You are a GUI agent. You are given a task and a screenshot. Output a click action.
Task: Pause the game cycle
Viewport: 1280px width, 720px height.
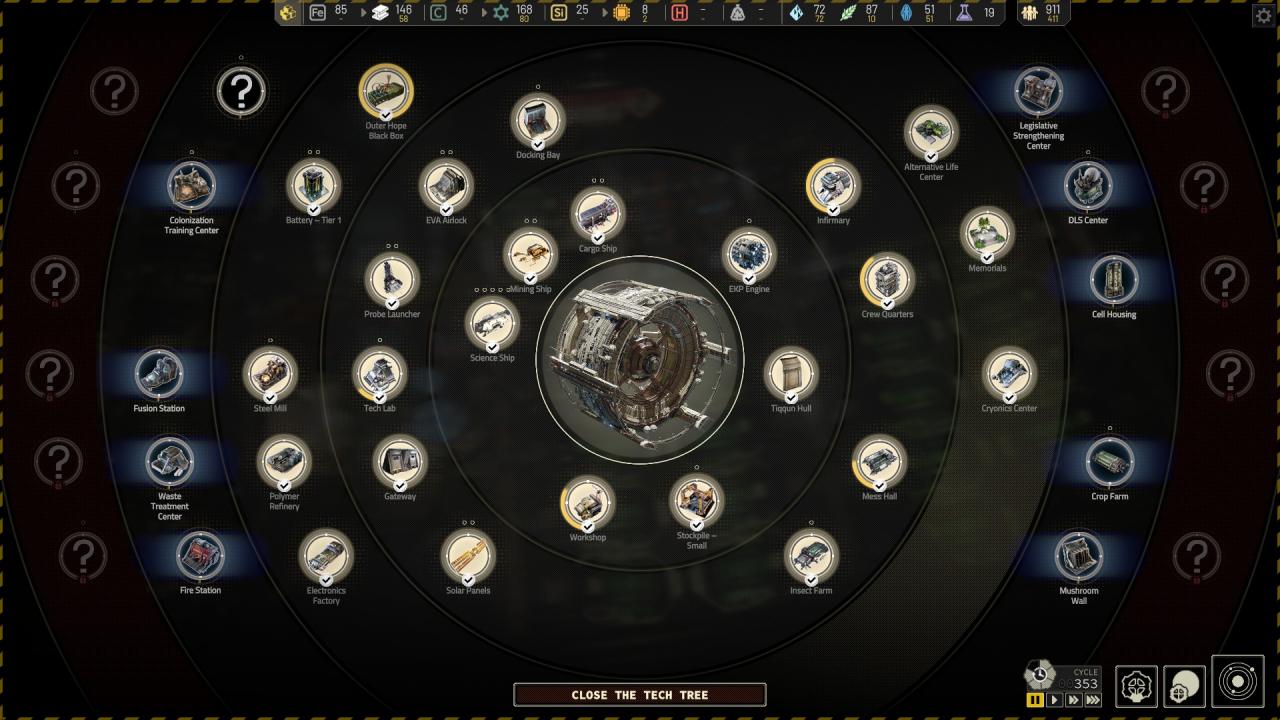[x=1035, y=700]
